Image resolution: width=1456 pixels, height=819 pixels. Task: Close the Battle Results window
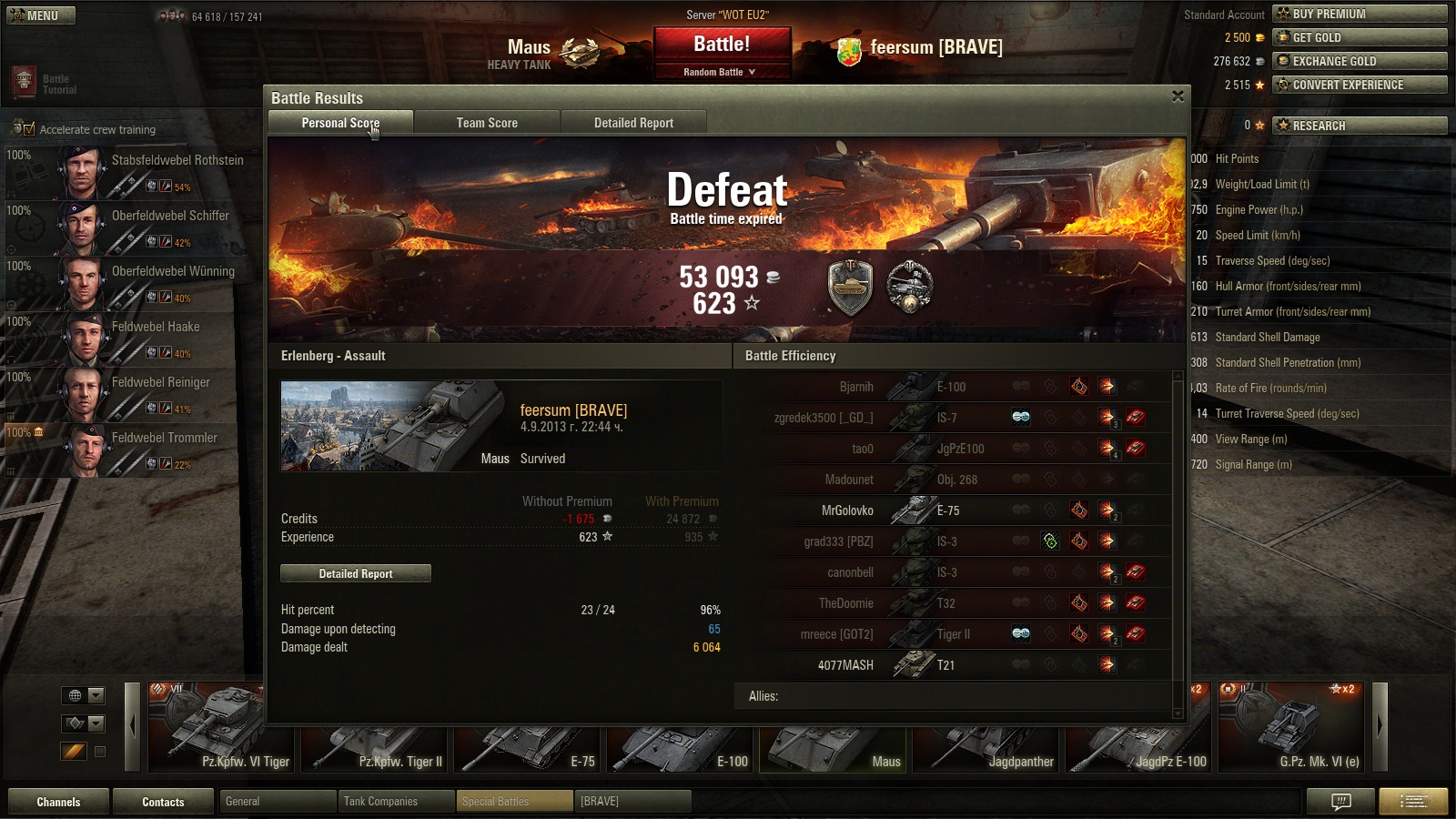click(x=1178, y=96)
